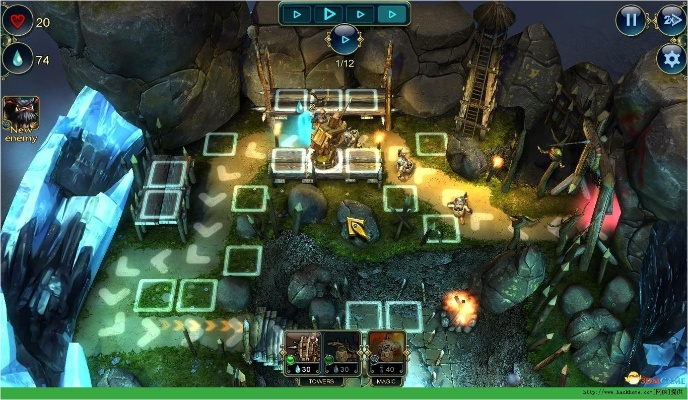
Task: Pause the game
Action: tap(630, 18)
